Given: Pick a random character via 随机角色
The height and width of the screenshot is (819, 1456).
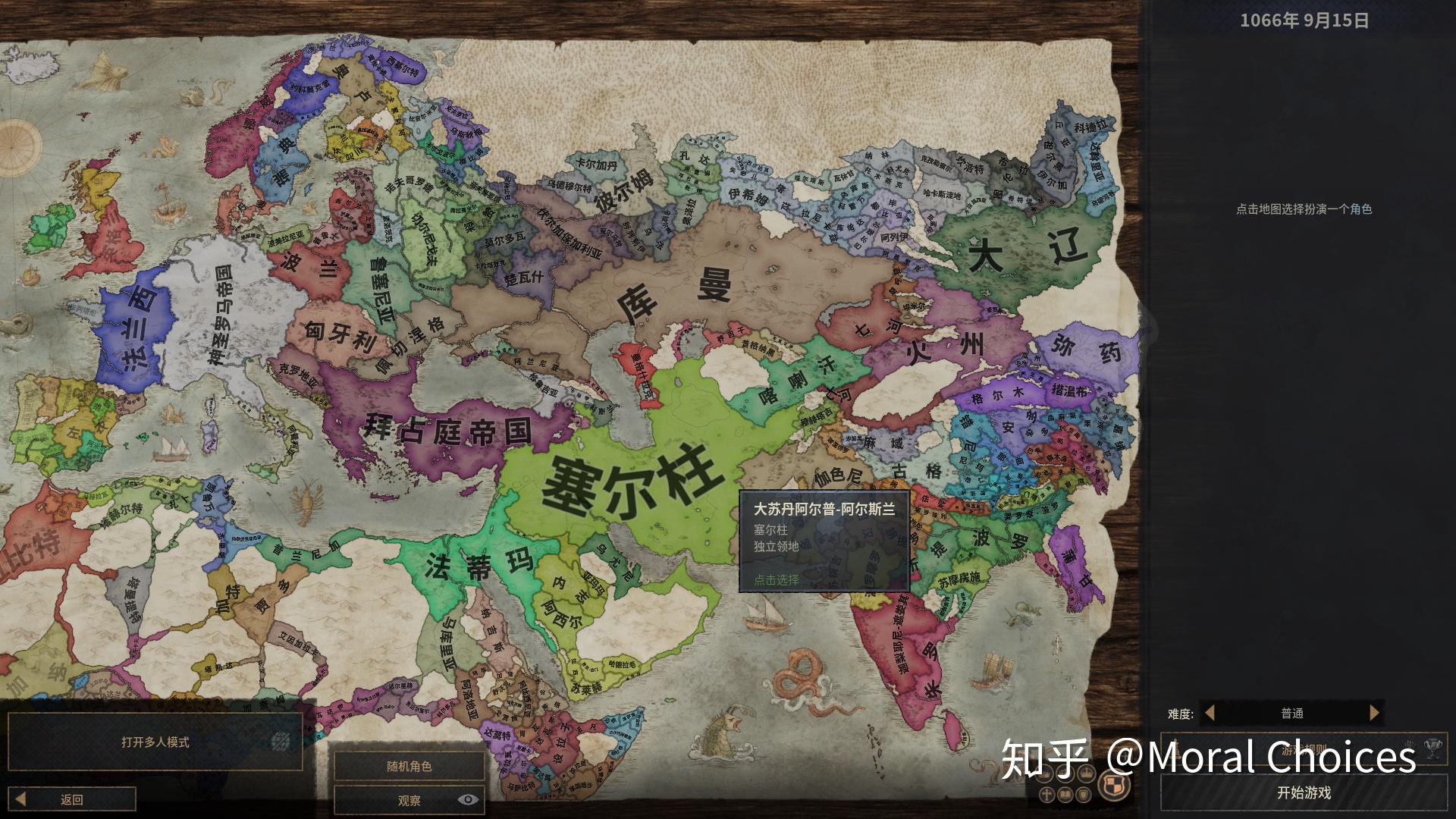Looking at the screenshot, I should tap(409, 767).
